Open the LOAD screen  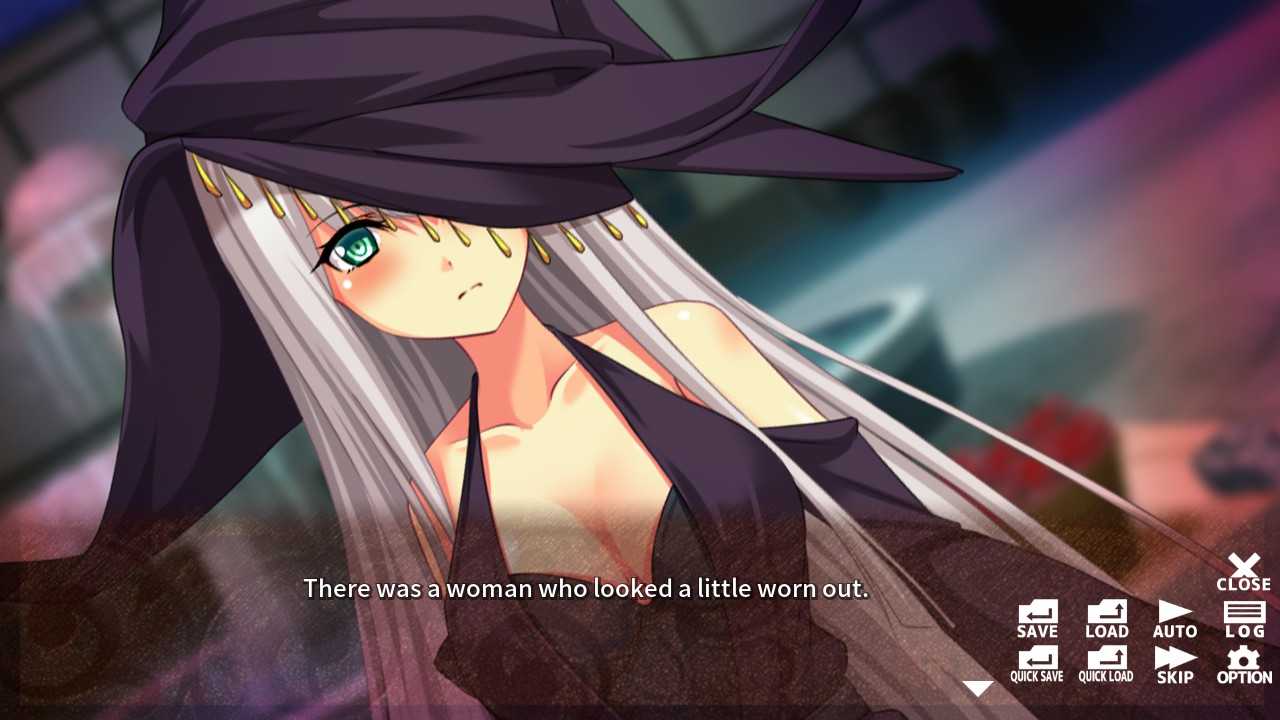(1105, 617)
